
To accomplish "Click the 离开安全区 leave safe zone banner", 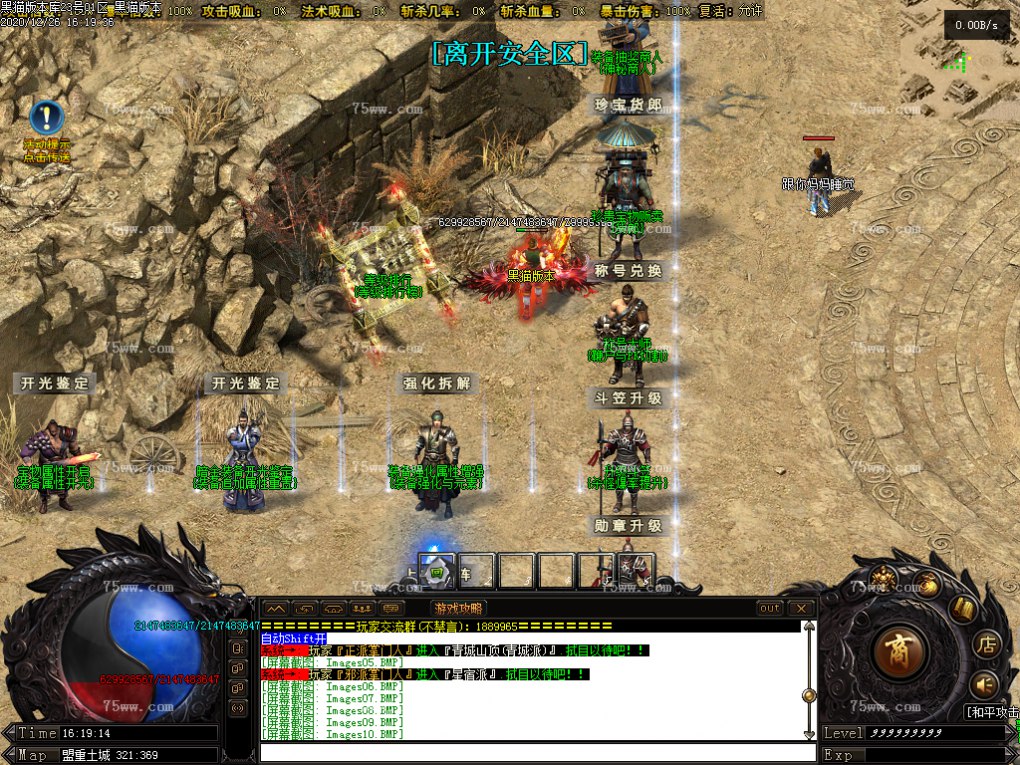I will pos(508,54).
